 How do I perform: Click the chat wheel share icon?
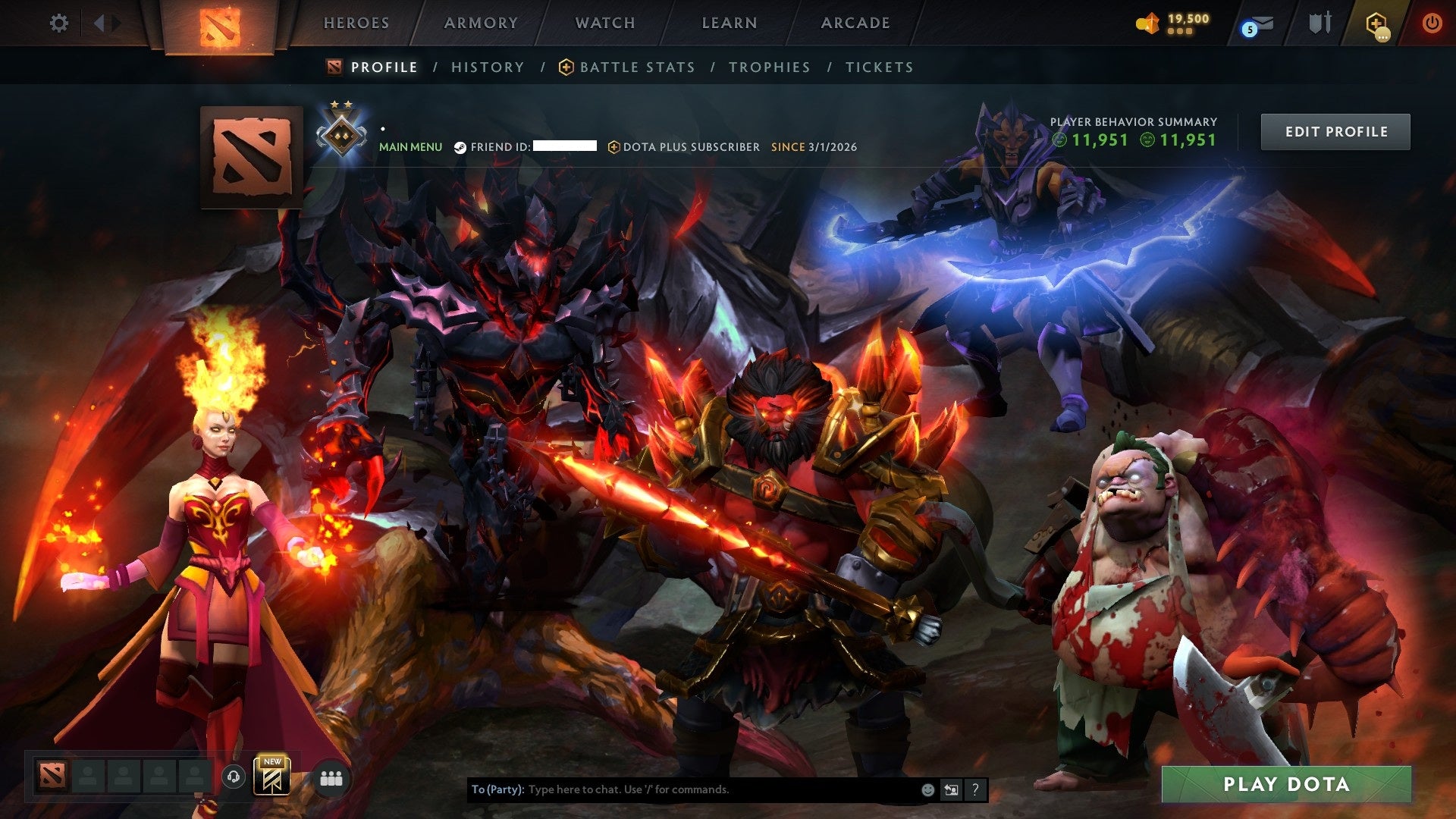[950, 789]
